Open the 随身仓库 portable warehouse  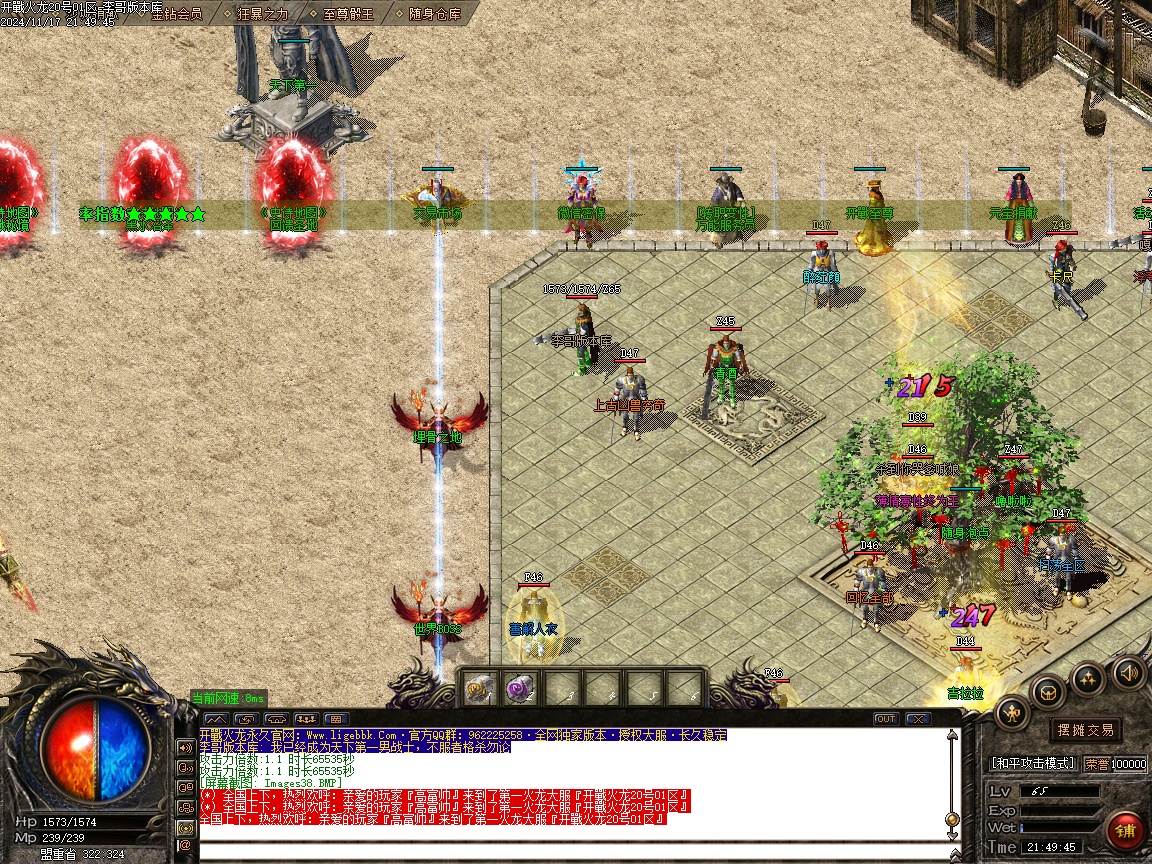pyautogui.click(x=434, y=14)
